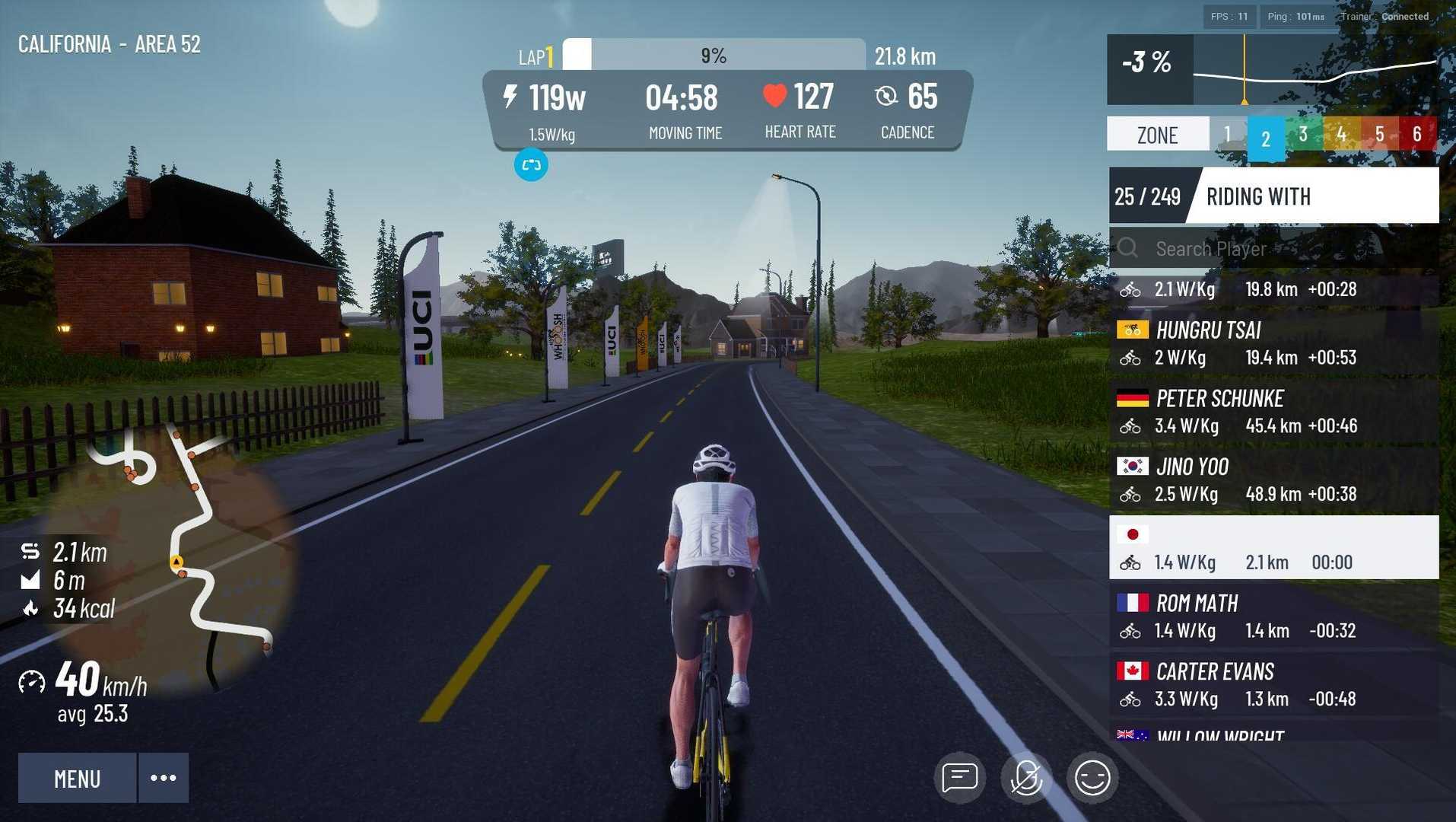Select rider Hungru Tsai in list
Viewport: 1456px width, 822px height.
1273,343
